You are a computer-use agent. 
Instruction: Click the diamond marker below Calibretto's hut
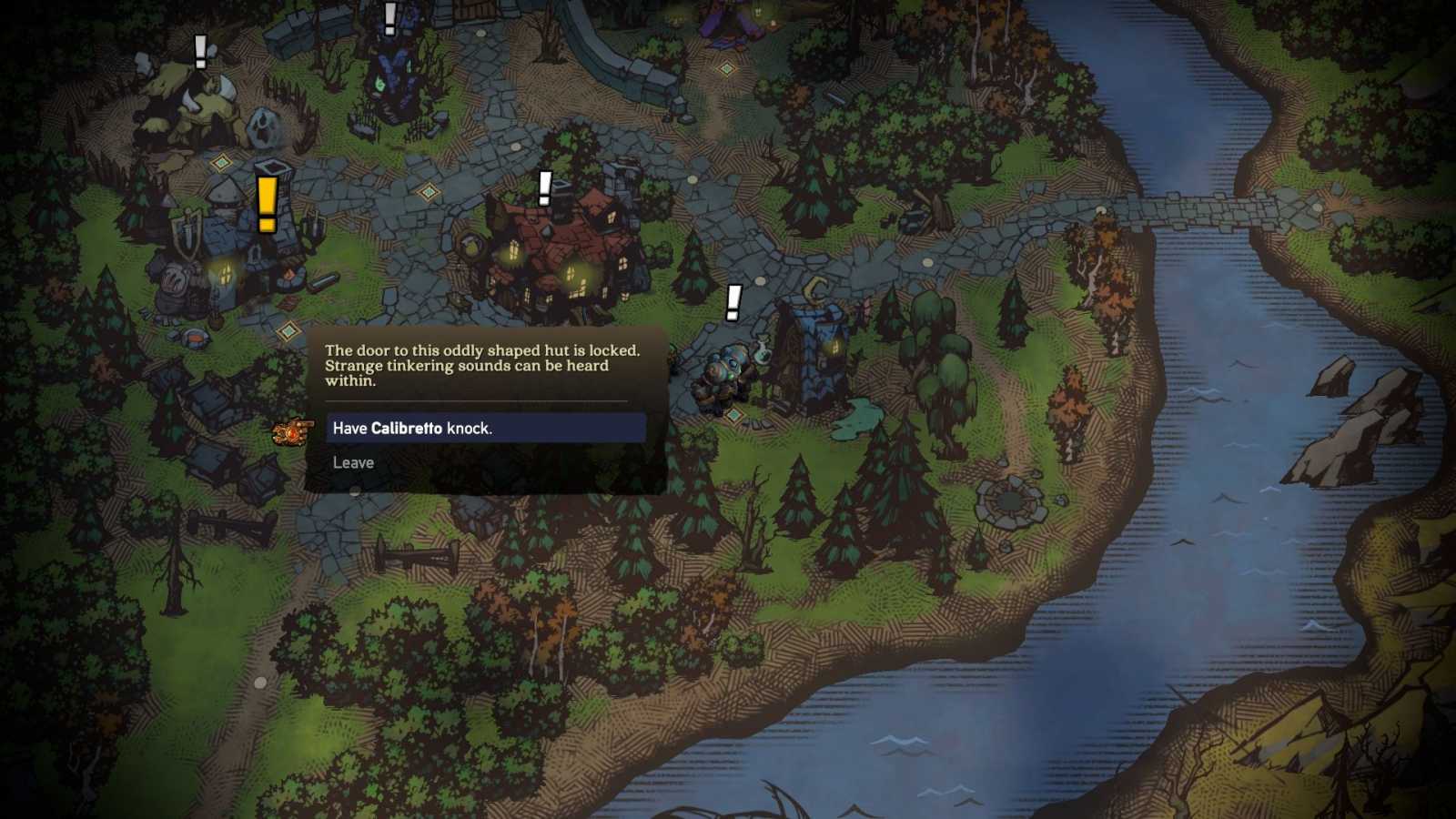coord(734,416)
